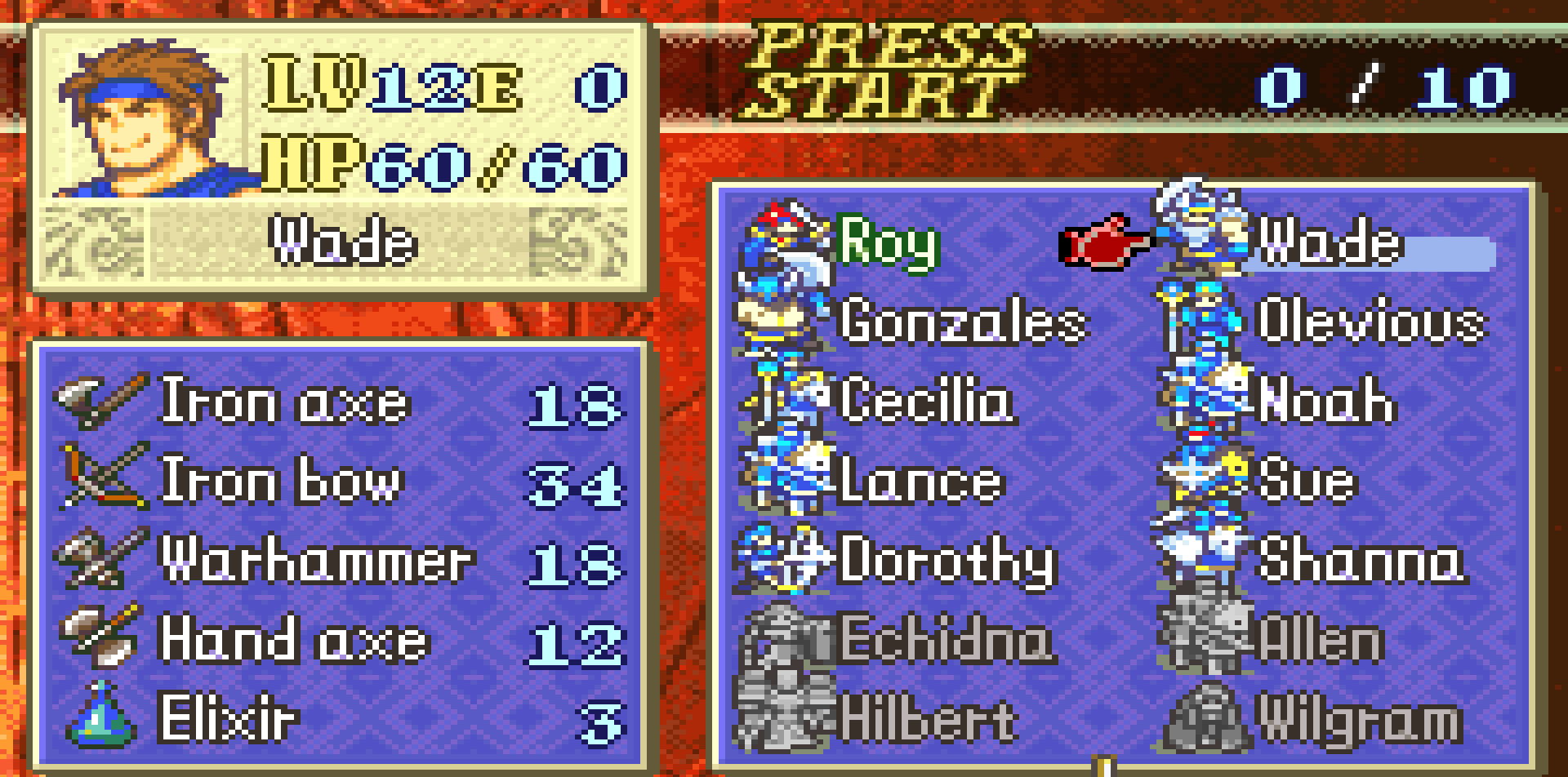Choose Dorothy from the unit list

click(947, 561)
